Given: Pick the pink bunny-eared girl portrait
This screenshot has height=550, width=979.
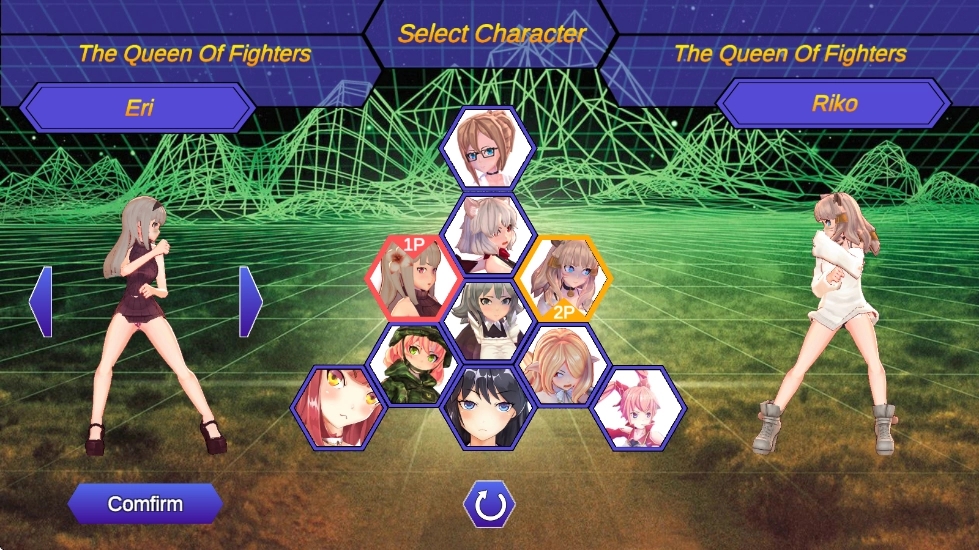Looking at the screenshot, I should (x=636, y=407).
